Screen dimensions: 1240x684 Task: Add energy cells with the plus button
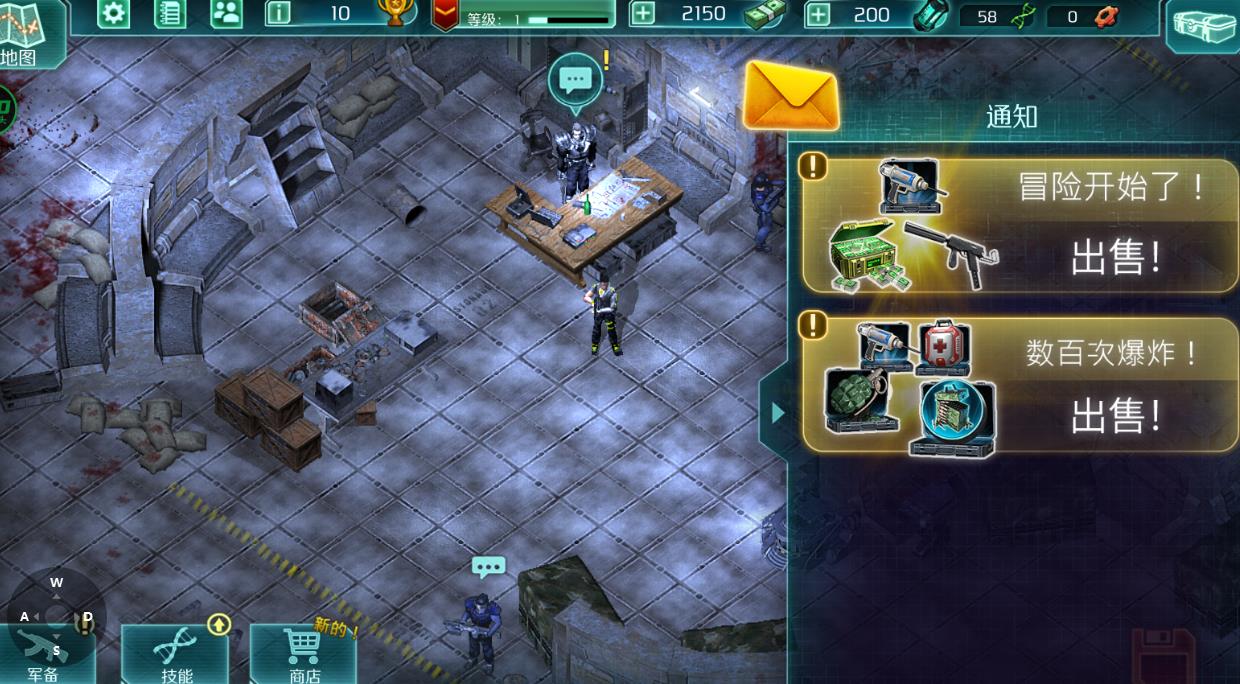pos(818,14)
